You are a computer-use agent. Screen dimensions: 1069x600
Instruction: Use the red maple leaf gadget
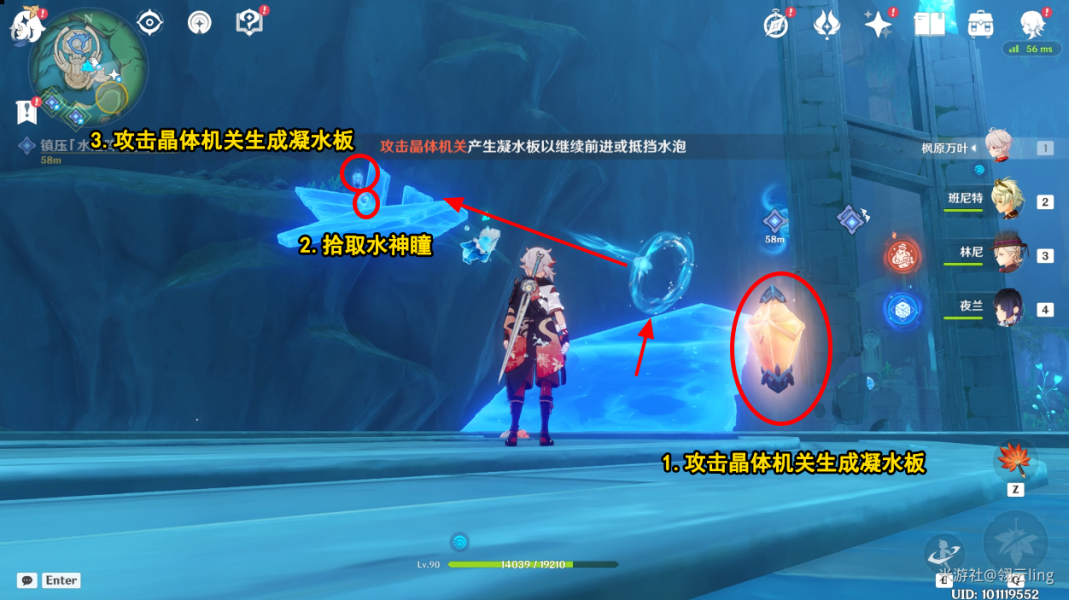click(x=1014, y=461)
